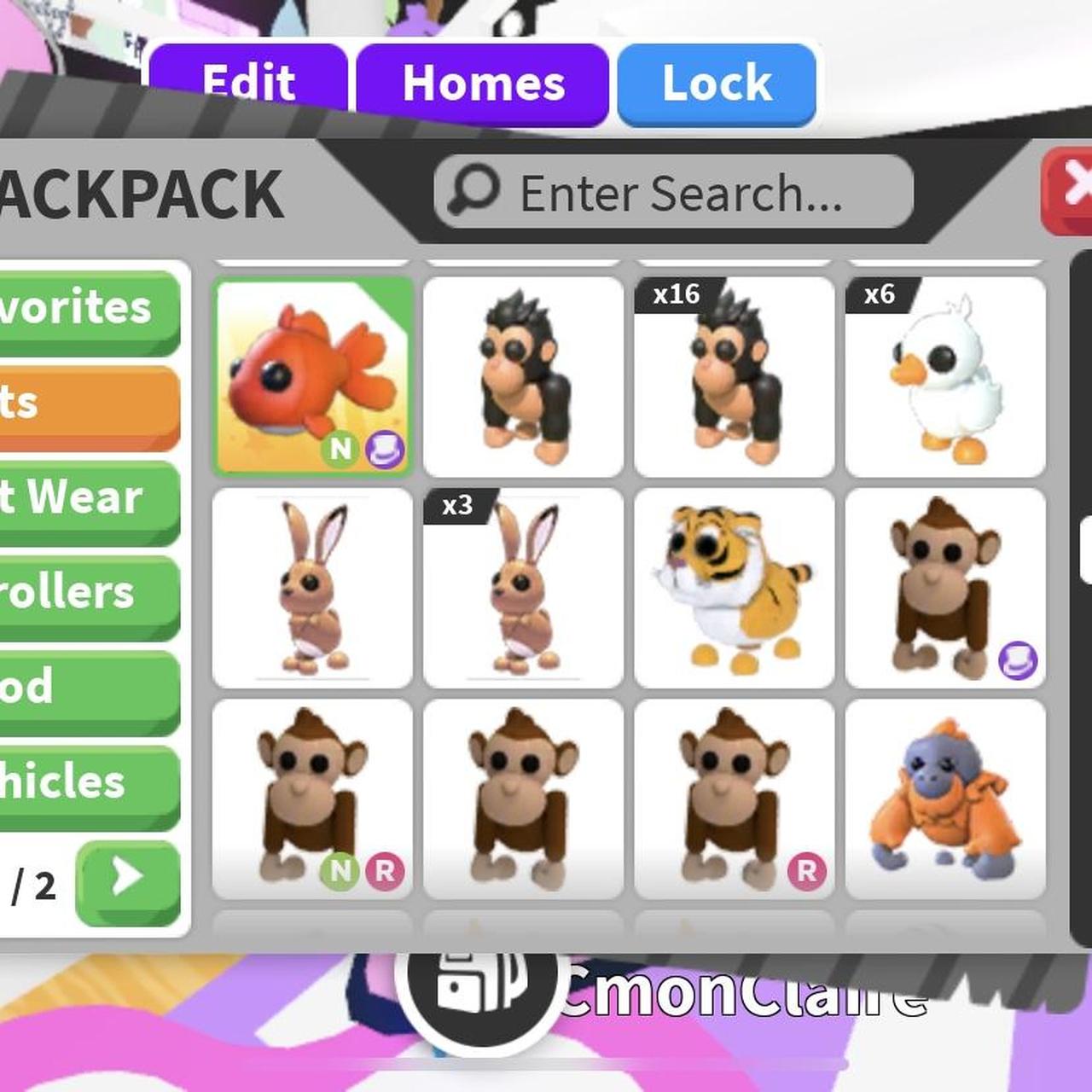Screen dimensions: 1092x1092
Task: Go to page 2 with the green arrow
Action: pyautogui.click(x=126, y=882)
